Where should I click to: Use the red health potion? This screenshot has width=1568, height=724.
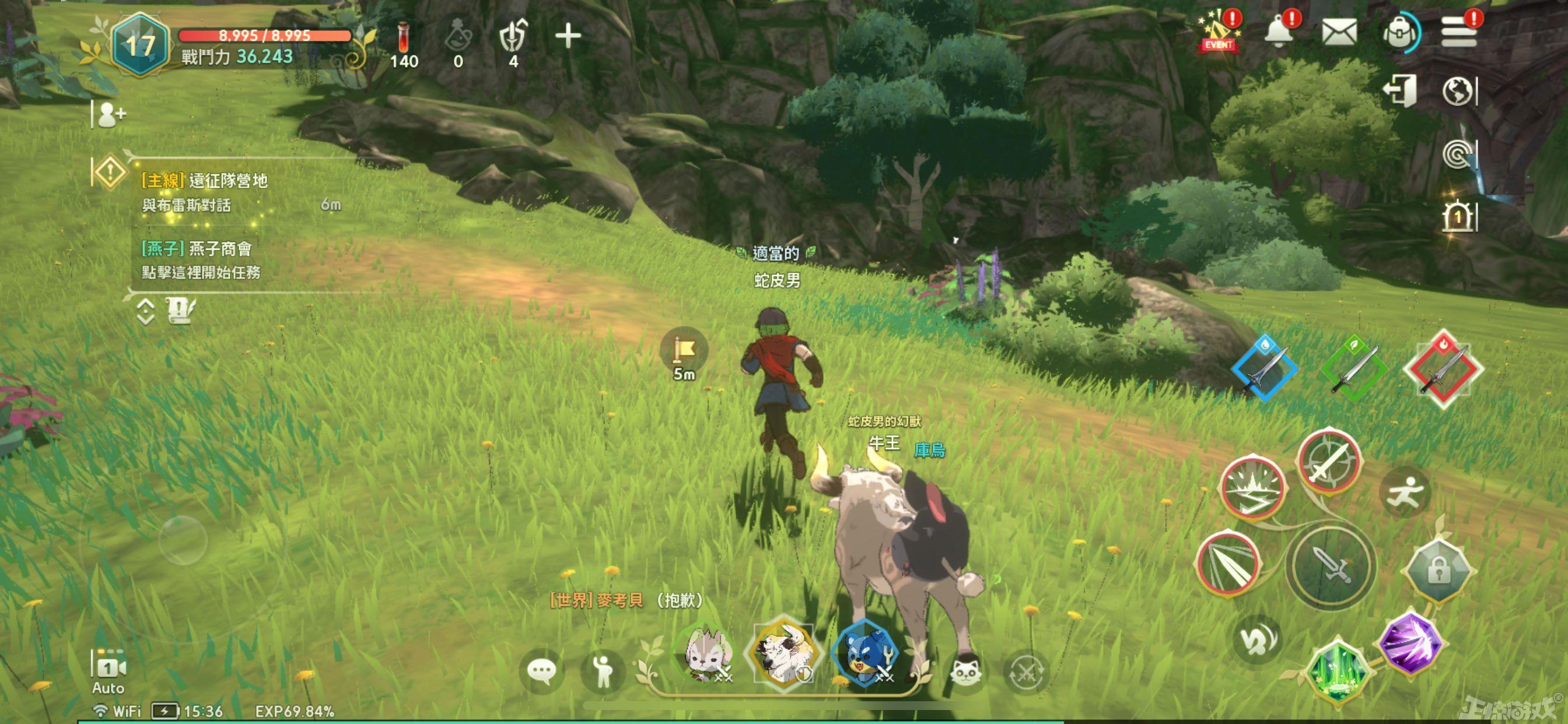pyautogui.click(x=404, y=43)
